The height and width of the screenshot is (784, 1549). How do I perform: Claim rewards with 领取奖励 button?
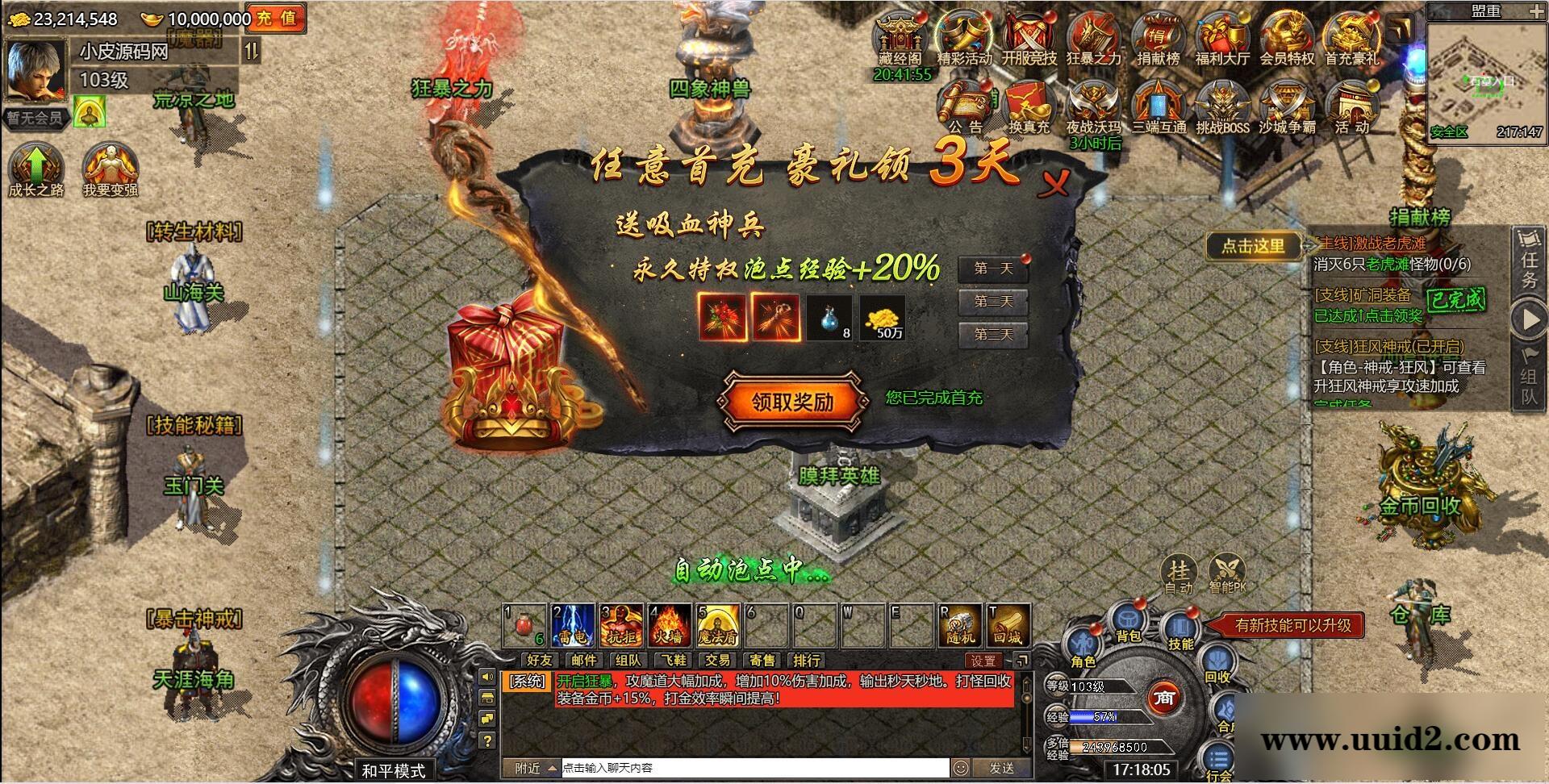click(x=793, y=400)
